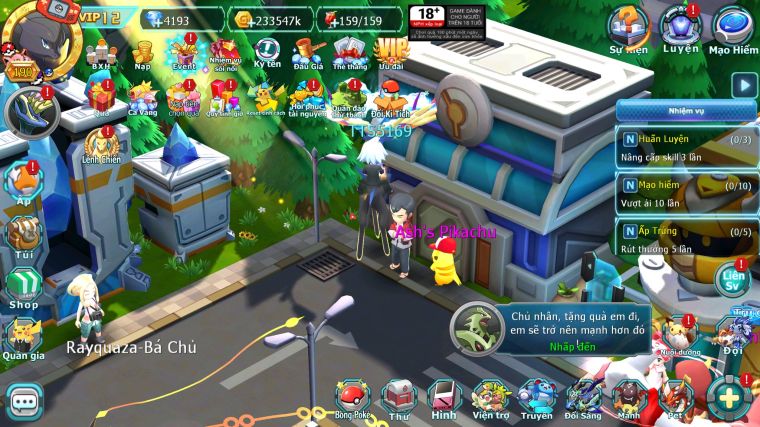
Task: Select the Ấp Trứng quest entry
Action: (683, 240)
